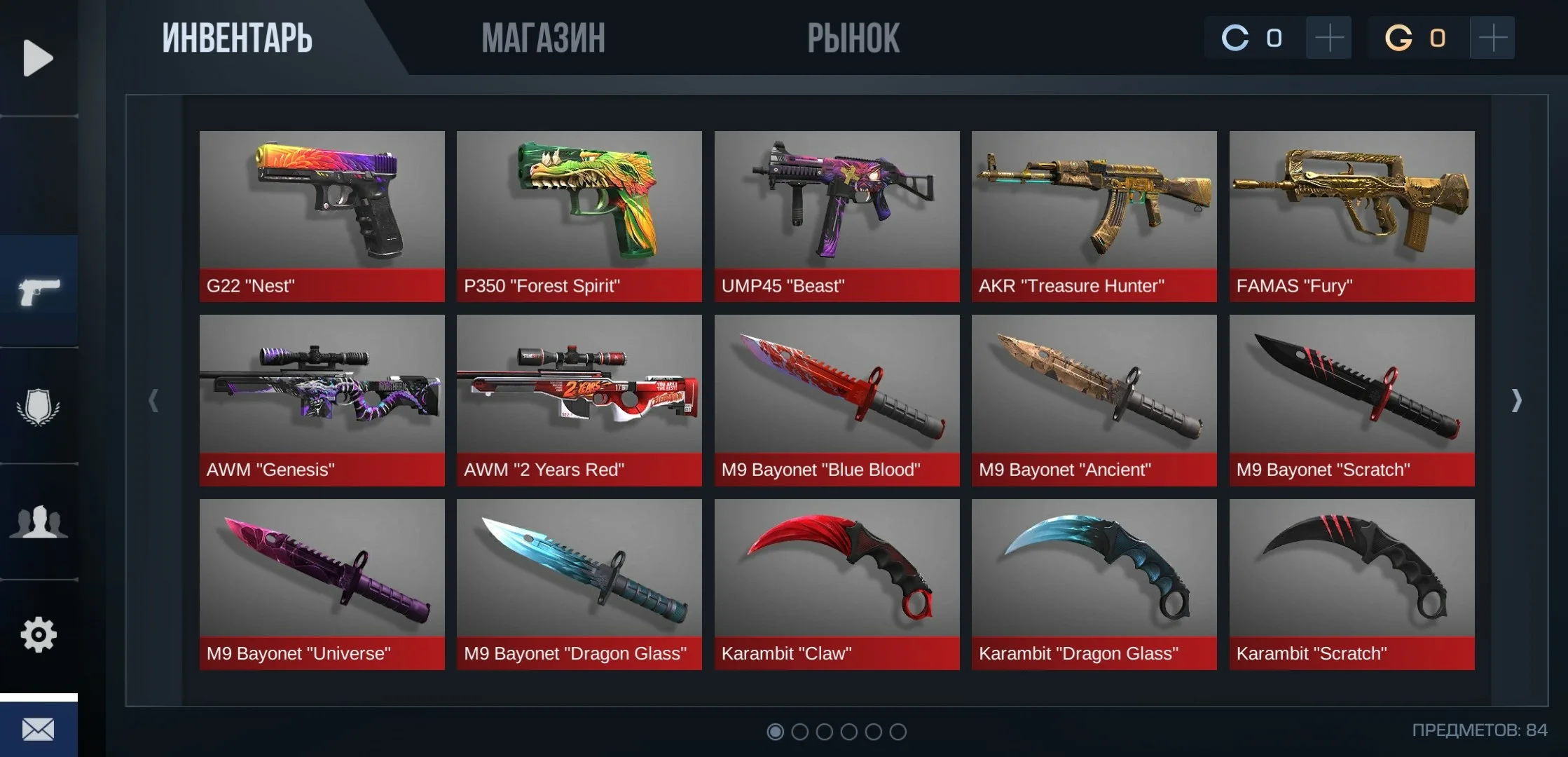The width and height of the screenshot is (1568, 757).
Task: Pick the M9 Bayonet "Universe" knife
Action: point(322,584)
